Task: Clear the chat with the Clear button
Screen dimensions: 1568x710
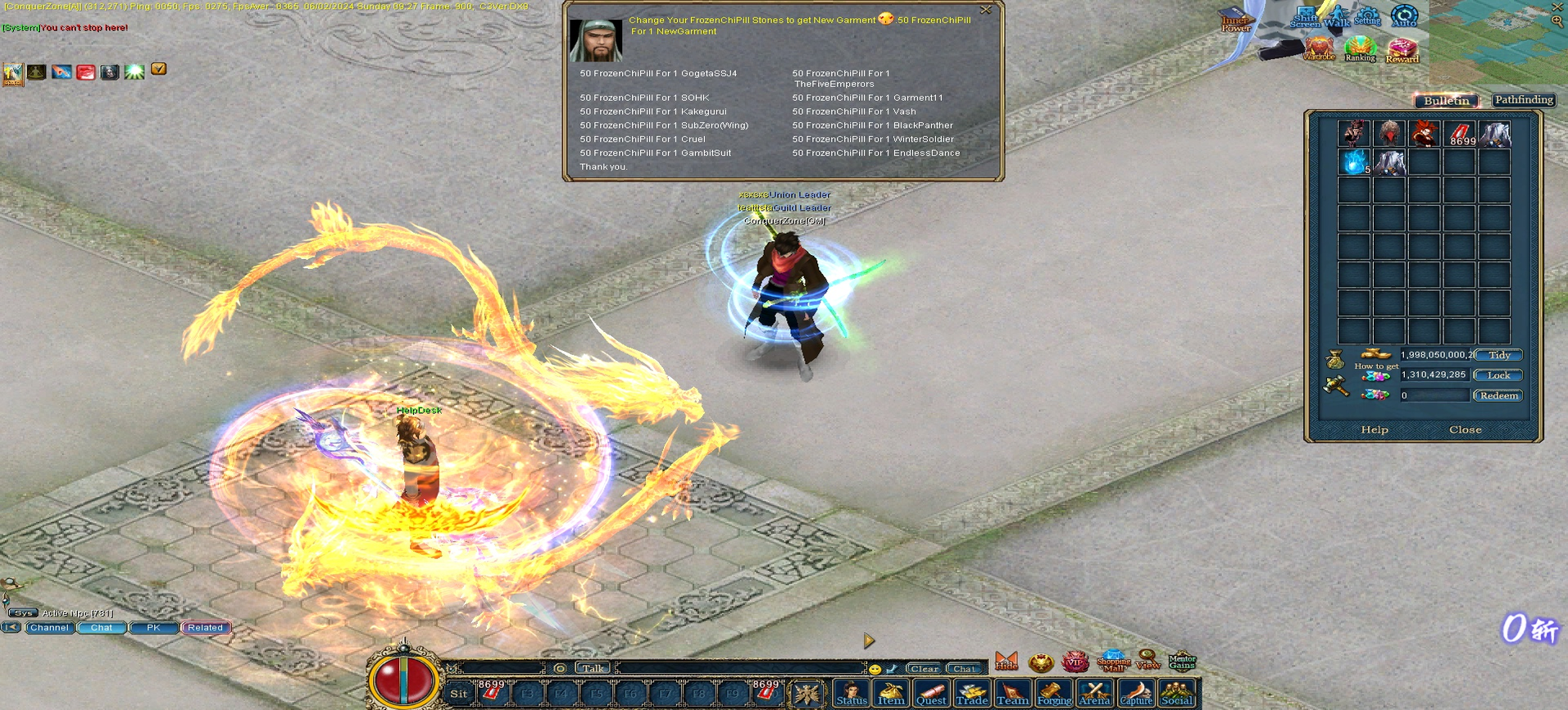Action: [924, 669]
